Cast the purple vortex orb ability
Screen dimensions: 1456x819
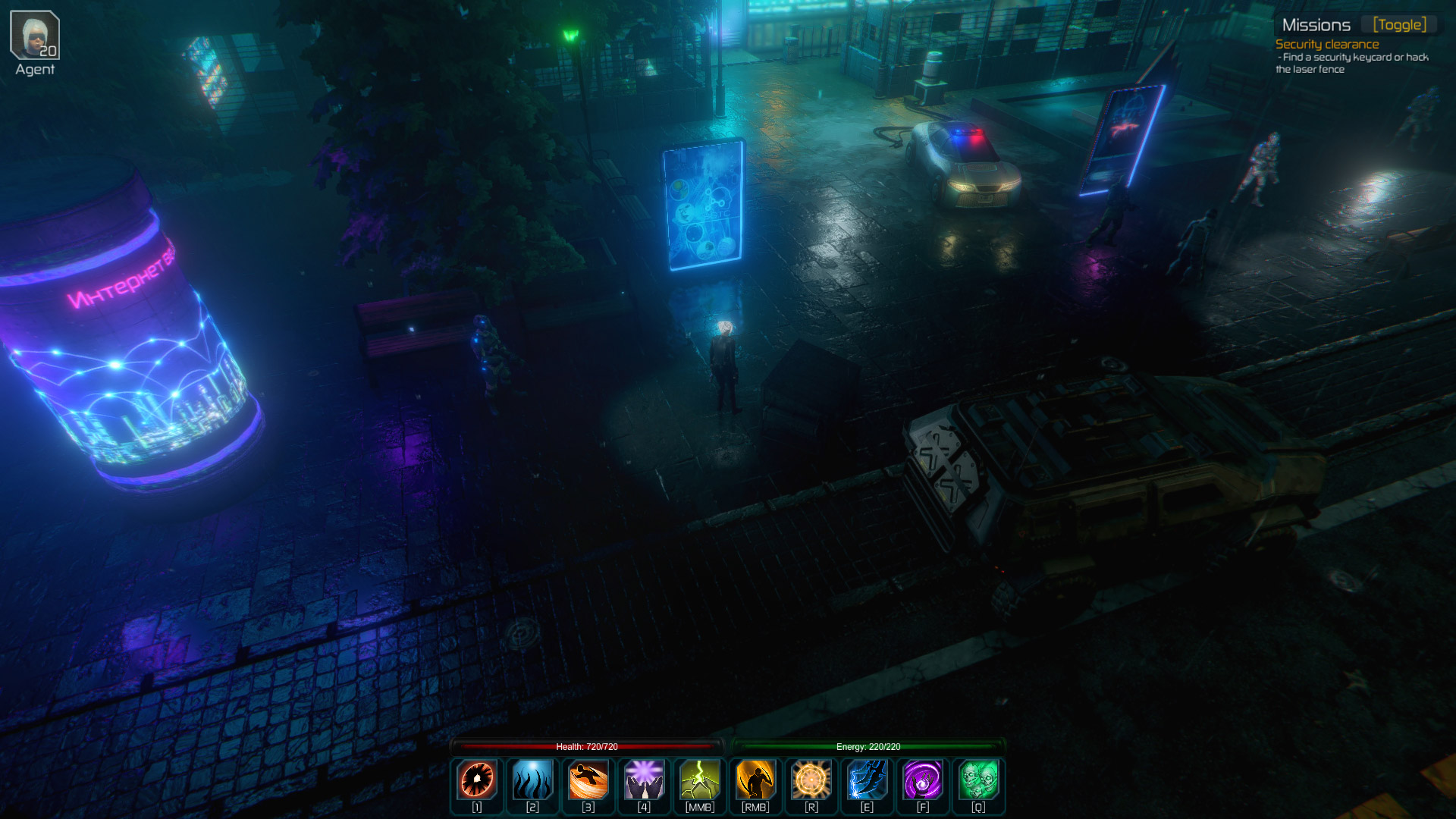(923, 780)
